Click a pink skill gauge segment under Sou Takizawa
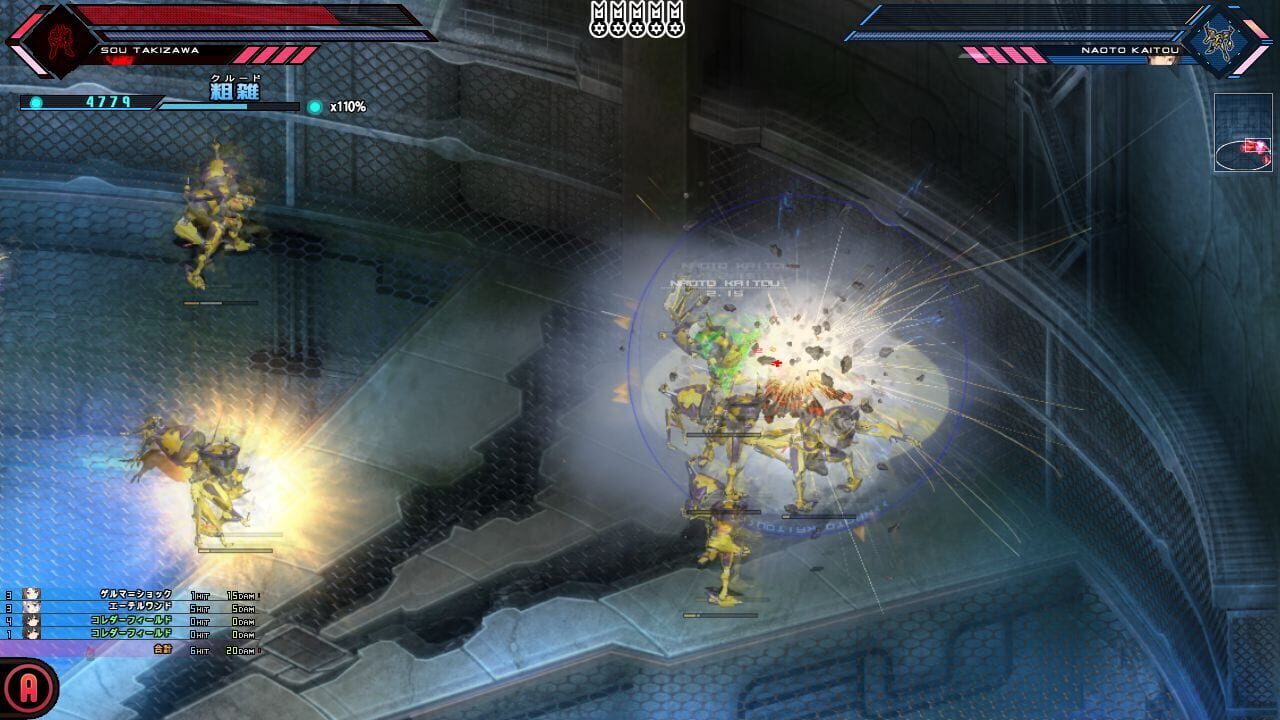This screenshot has height=720, width=1280. [x=275, y=54]
